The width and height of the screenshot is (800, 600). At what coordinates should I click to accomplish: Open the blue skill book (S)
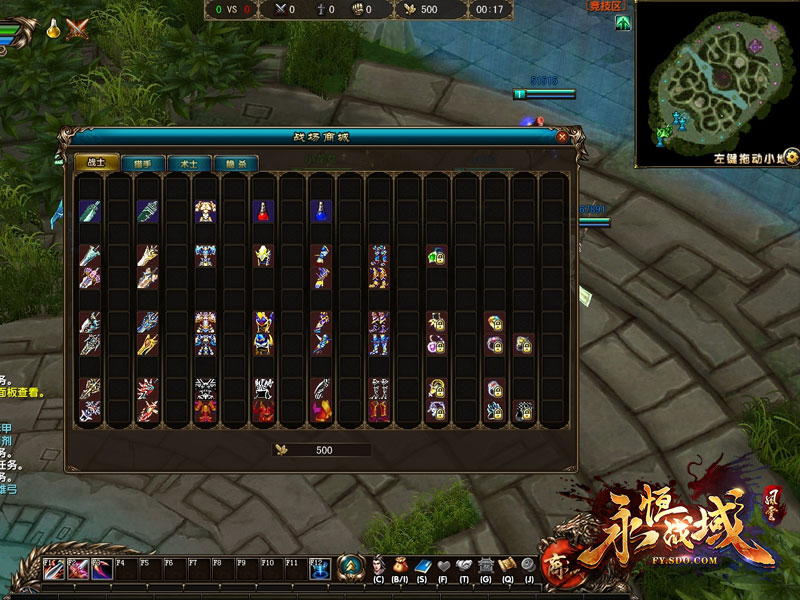coord(421,565)
